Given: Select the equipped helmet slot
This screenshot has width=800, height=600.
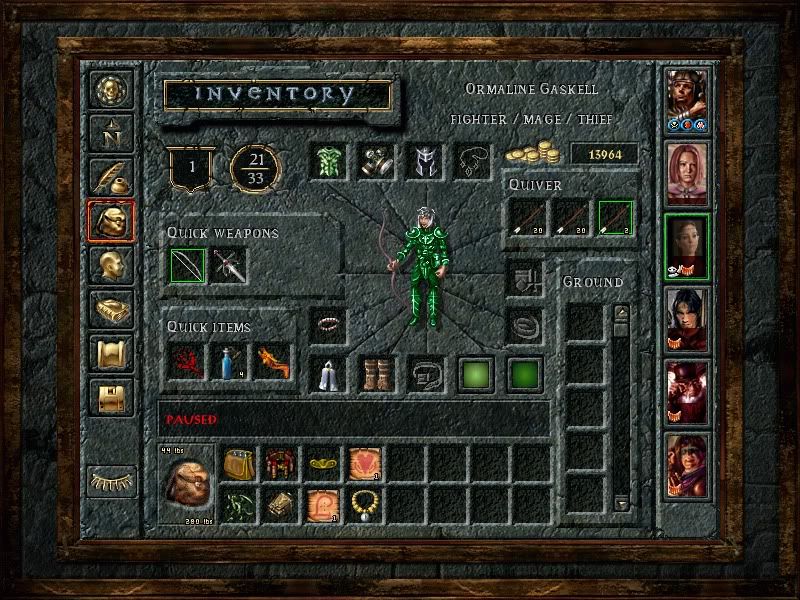Looking at the screenshot, I should click(x=423, y=162).
